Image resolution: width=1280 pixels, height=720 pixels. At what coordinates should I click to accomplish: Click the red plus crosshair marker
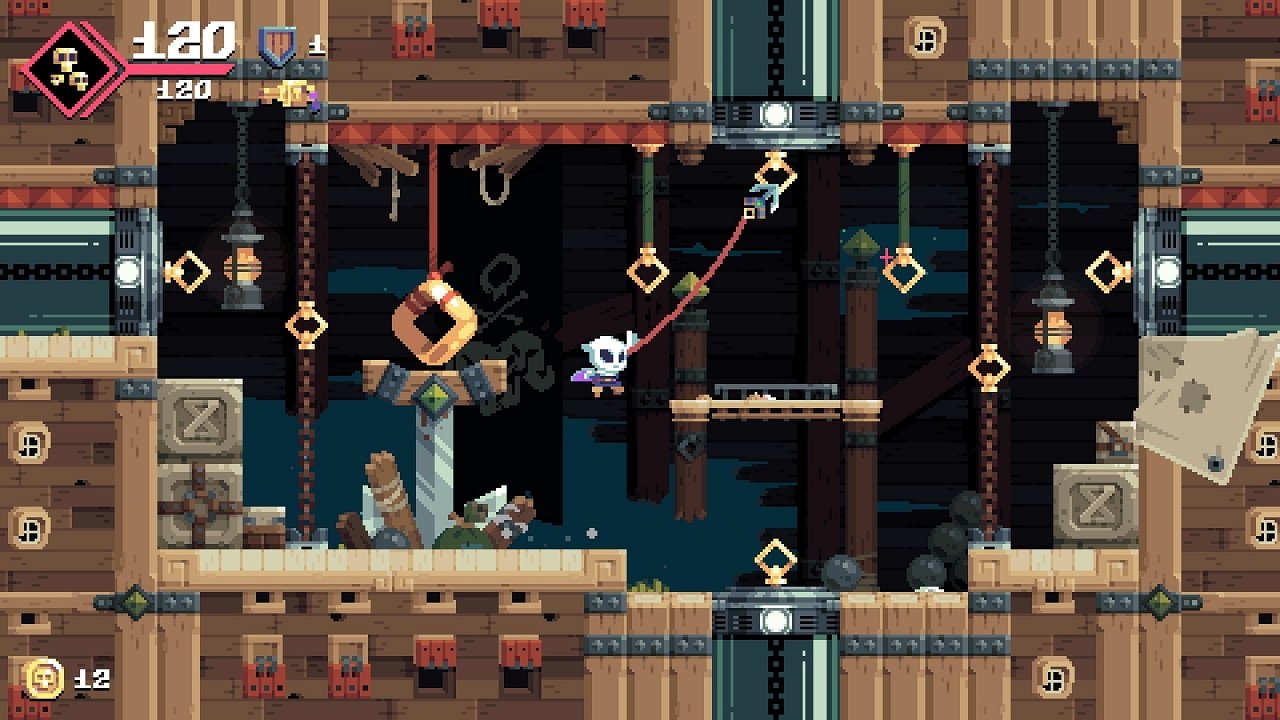pos(885,255)
